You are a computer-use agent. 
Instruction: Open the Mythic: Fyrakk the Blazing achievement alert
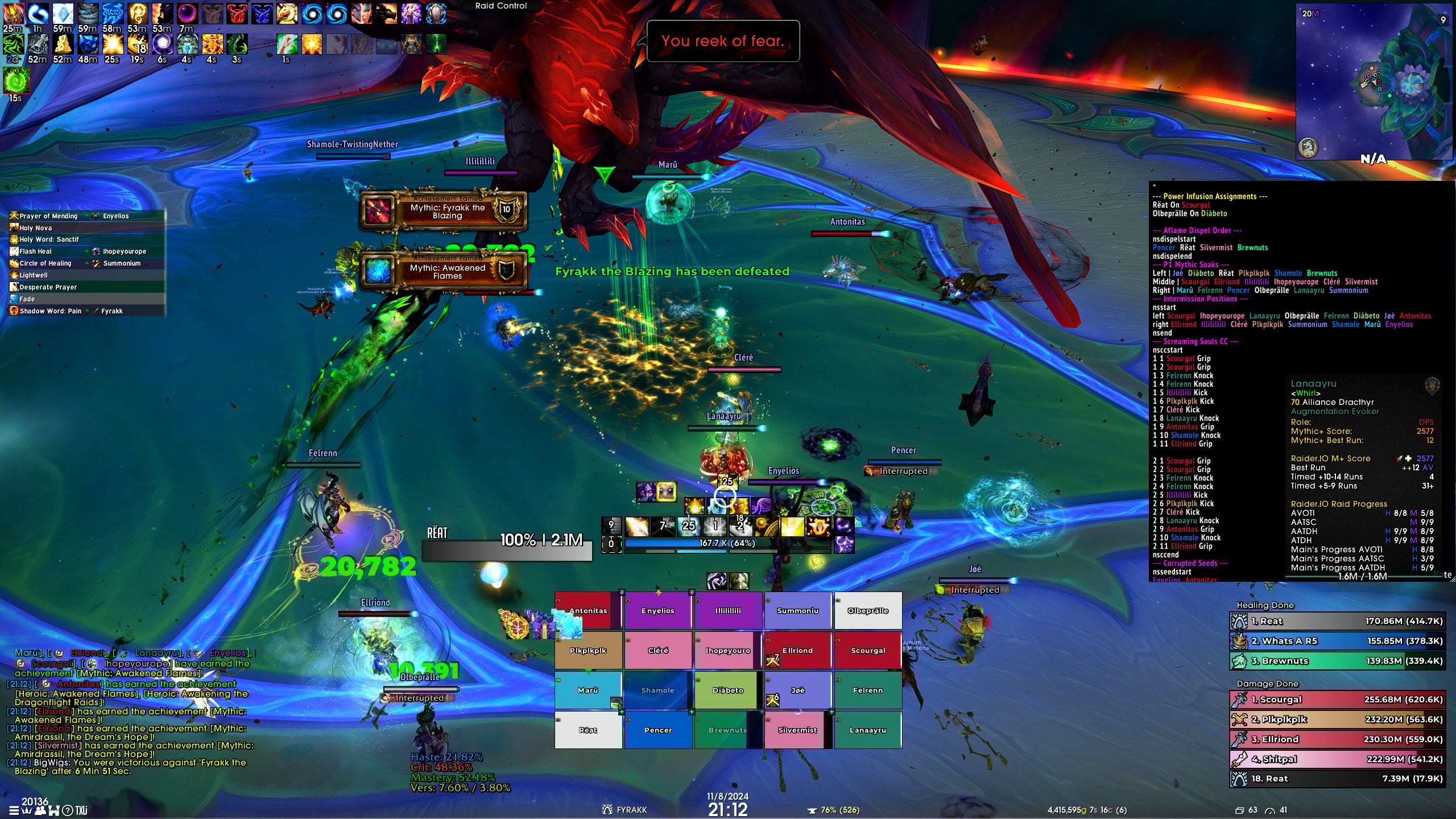pos(443,210)
